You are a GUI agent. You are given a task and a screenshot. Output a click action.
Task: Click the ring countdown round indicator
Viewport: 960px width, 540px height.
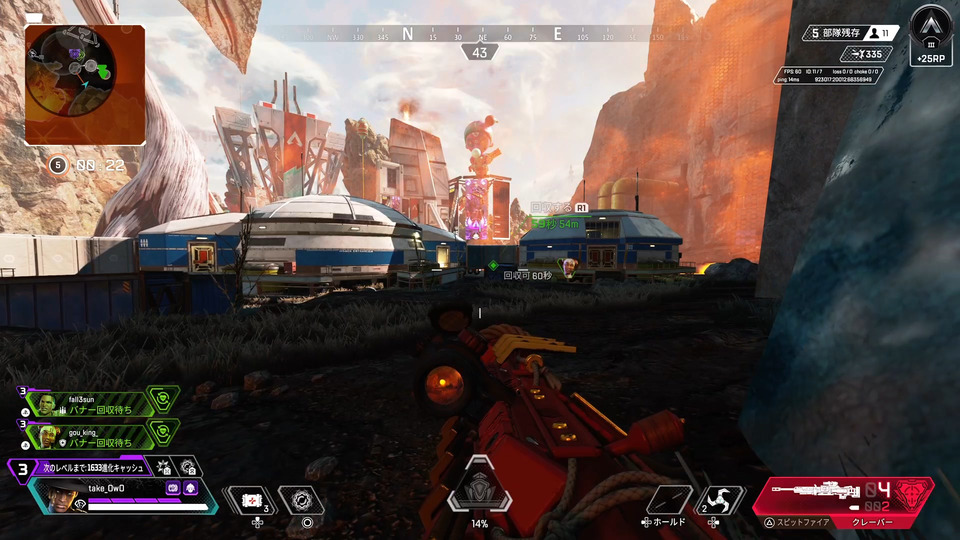coord(58,165)
